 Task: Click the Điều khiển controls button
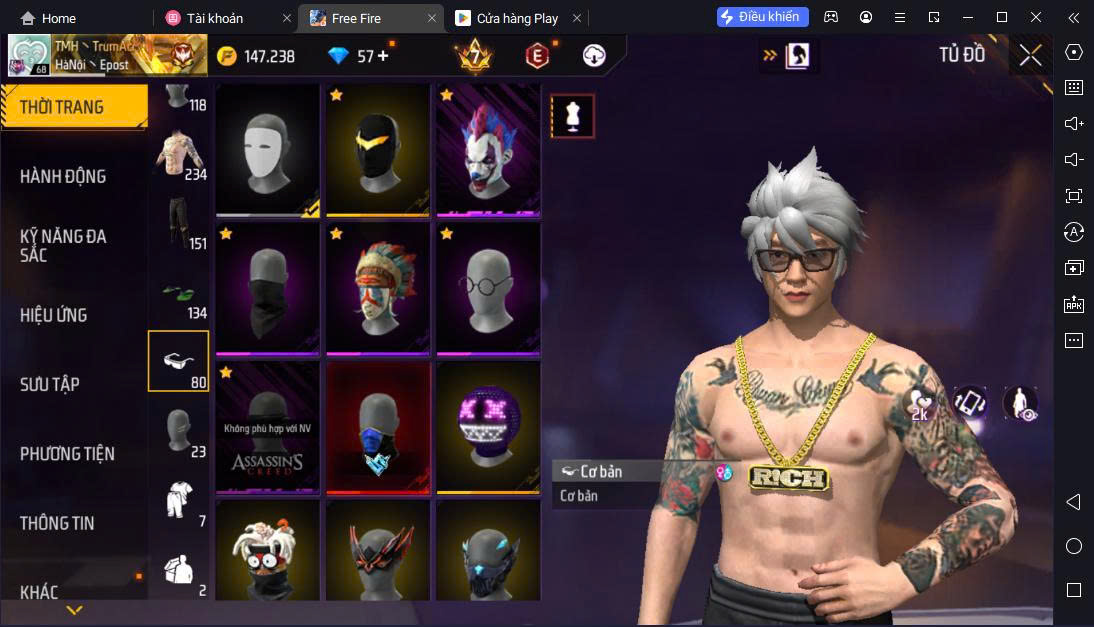(763, 17)
